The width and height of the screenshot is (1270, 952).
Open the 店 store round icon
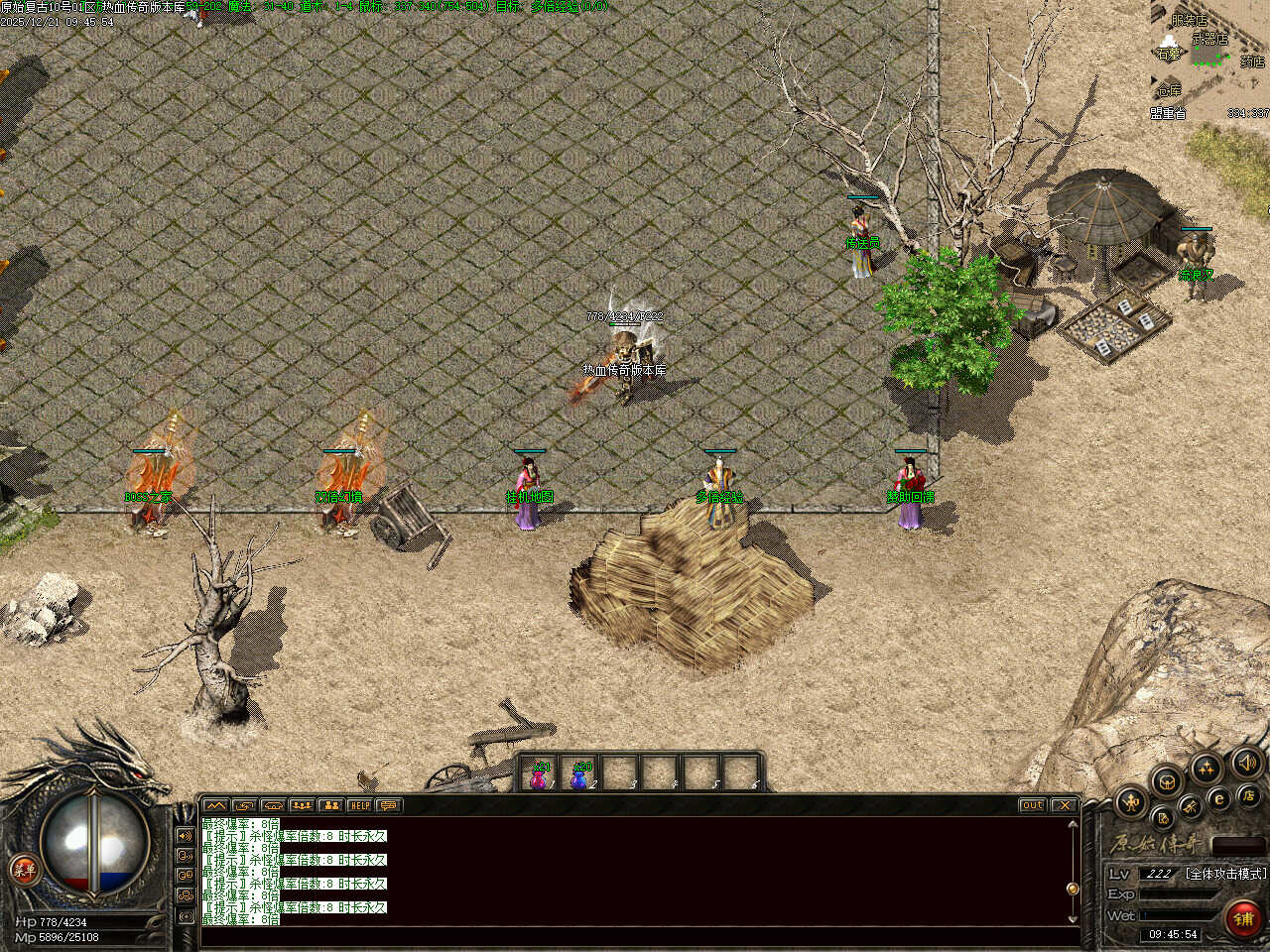[1246, 794]
